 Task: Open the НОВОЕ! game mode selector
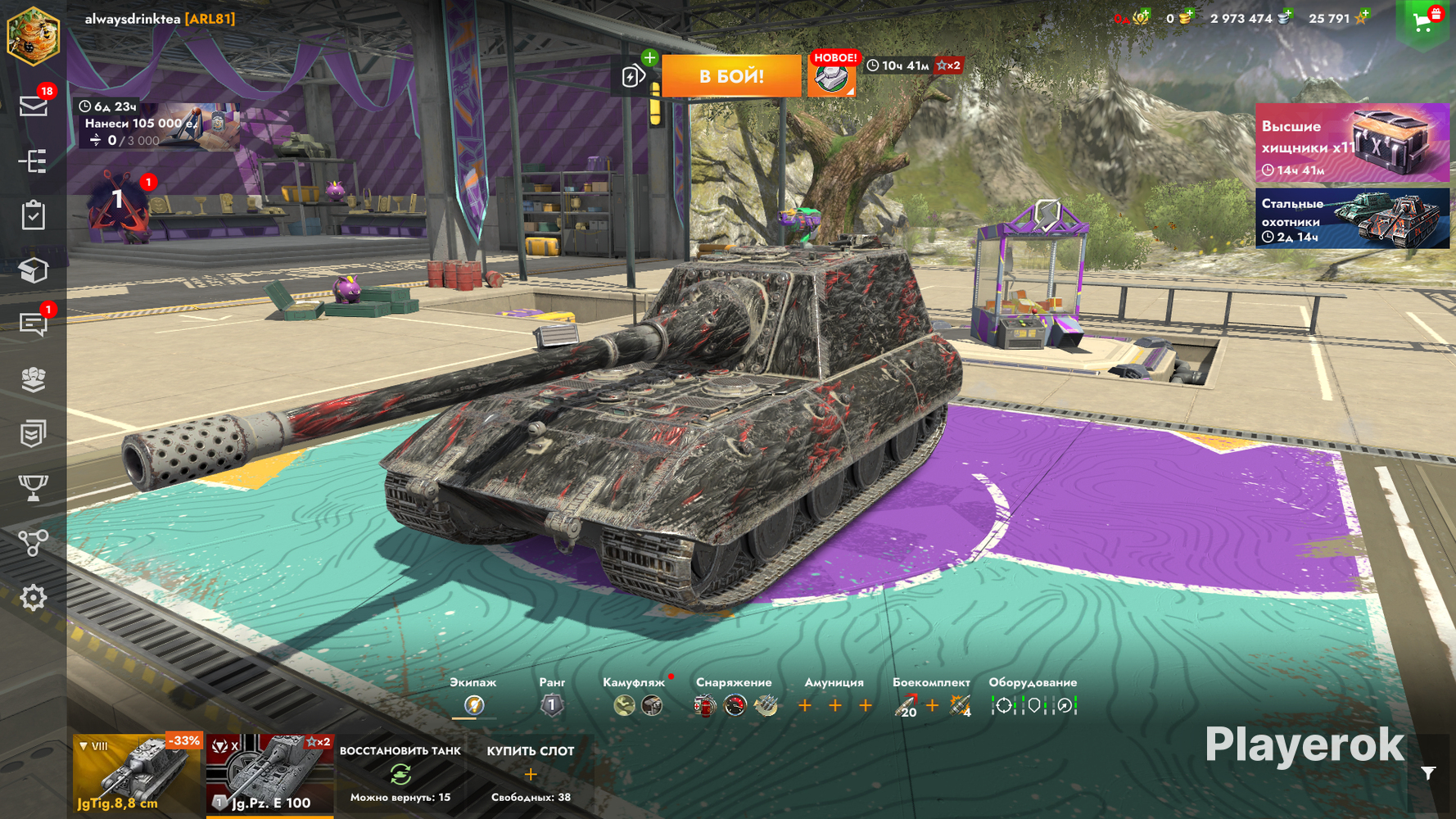click(832, 76)
